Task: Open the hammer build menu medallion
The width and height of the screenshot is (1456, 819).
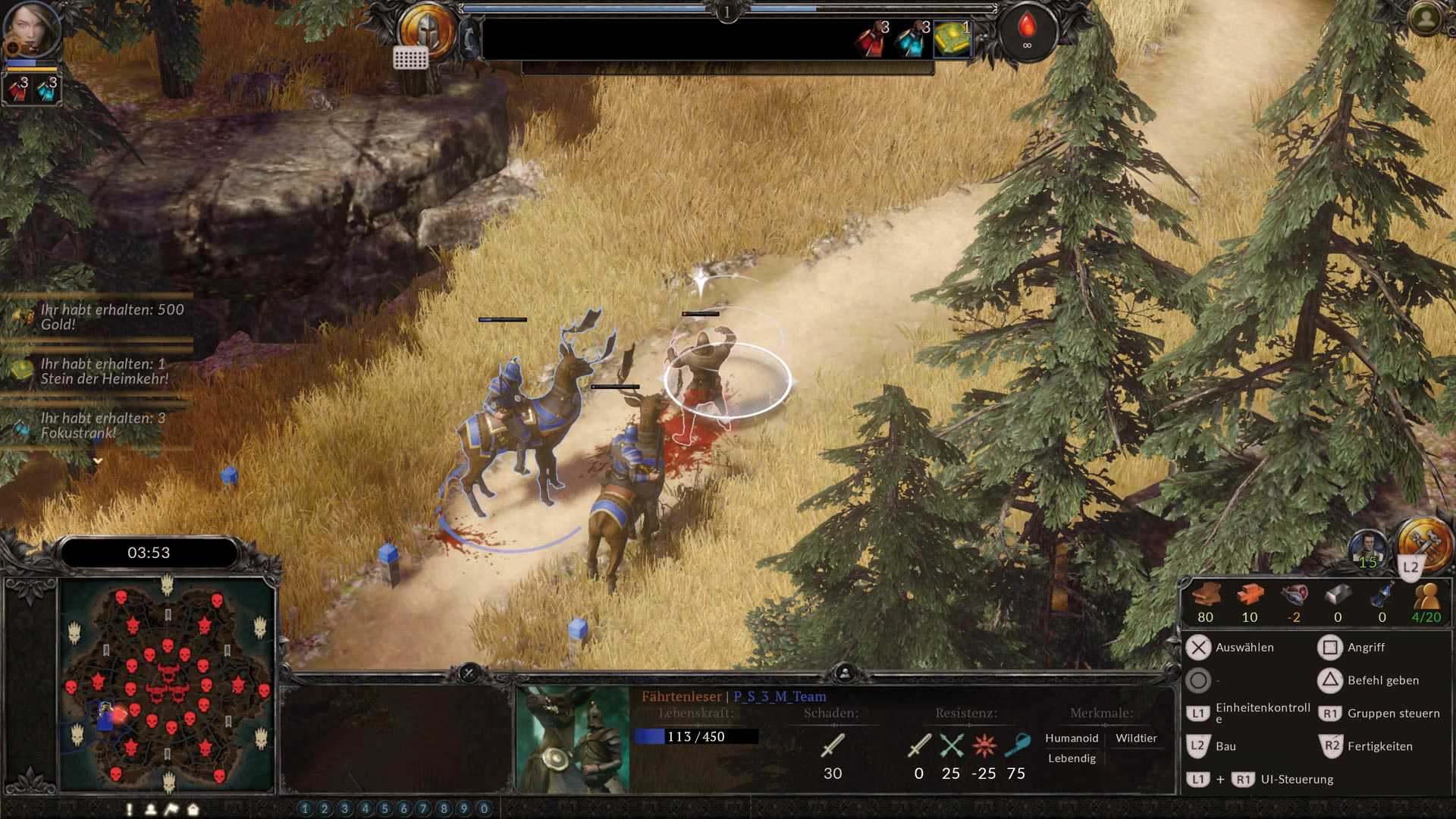Action: pyautogui.click(x=1425, y=543)
